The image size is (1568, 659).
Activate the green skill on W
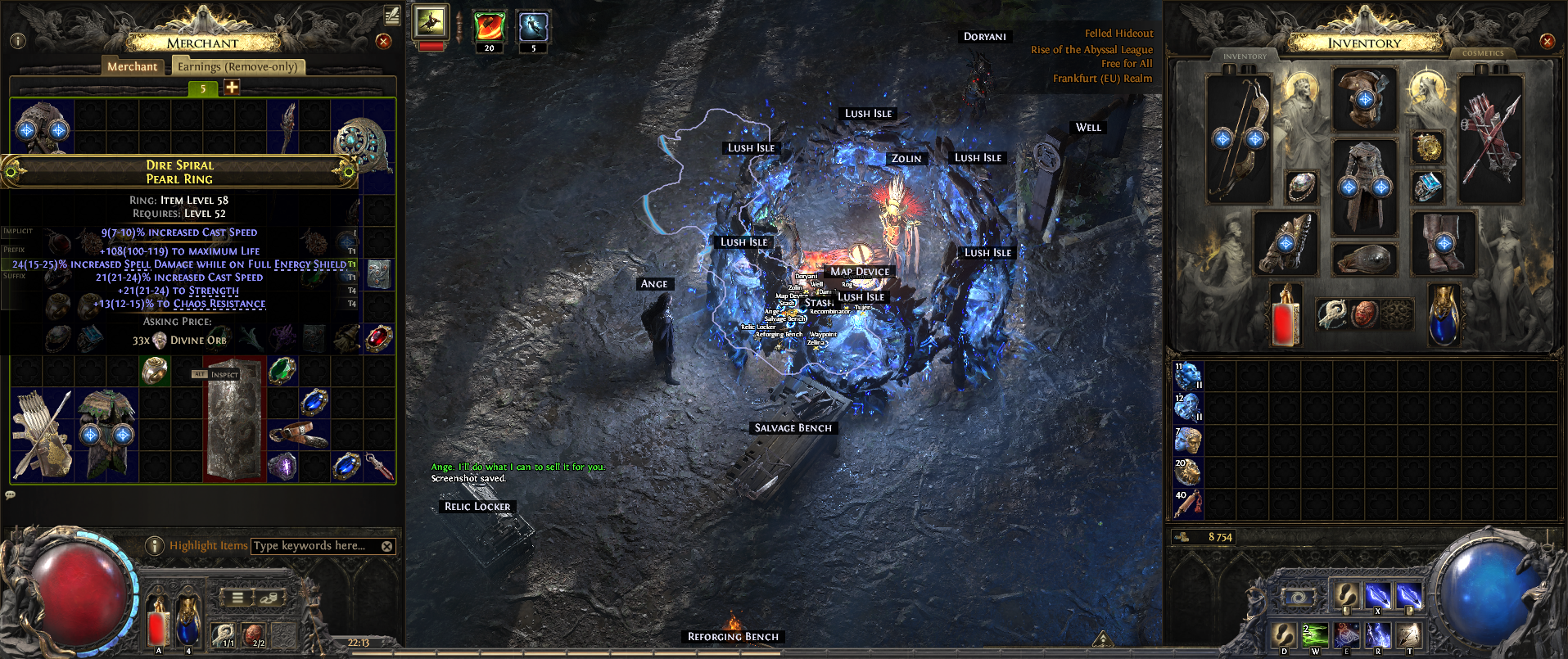click(x=1315, y=636)
